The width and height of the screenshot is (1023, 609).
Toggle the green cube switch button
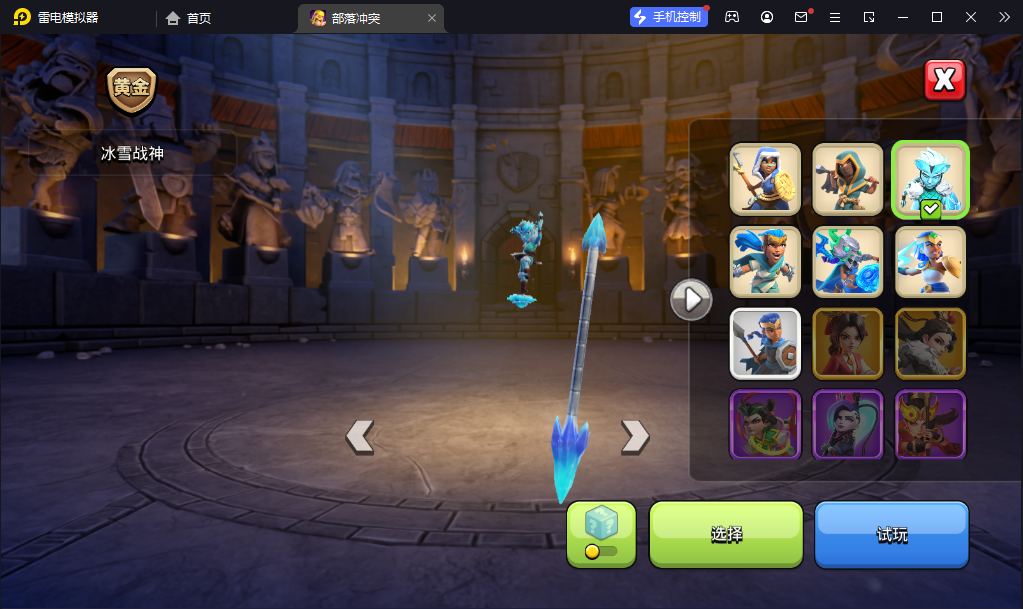[x=601, y=535]
